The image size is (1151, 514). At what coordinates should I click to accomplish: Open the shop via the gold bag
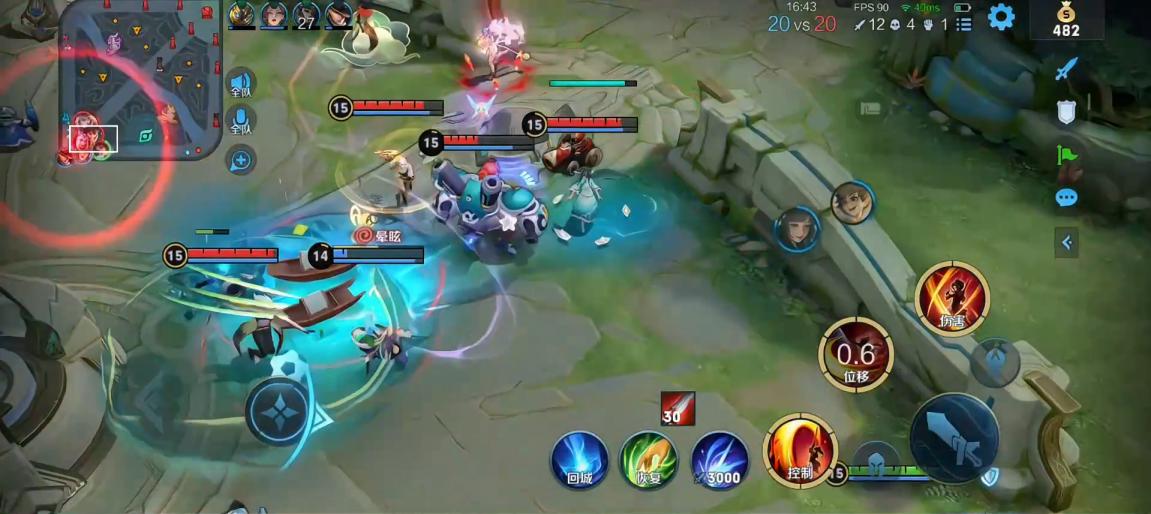coord(1067,20)
